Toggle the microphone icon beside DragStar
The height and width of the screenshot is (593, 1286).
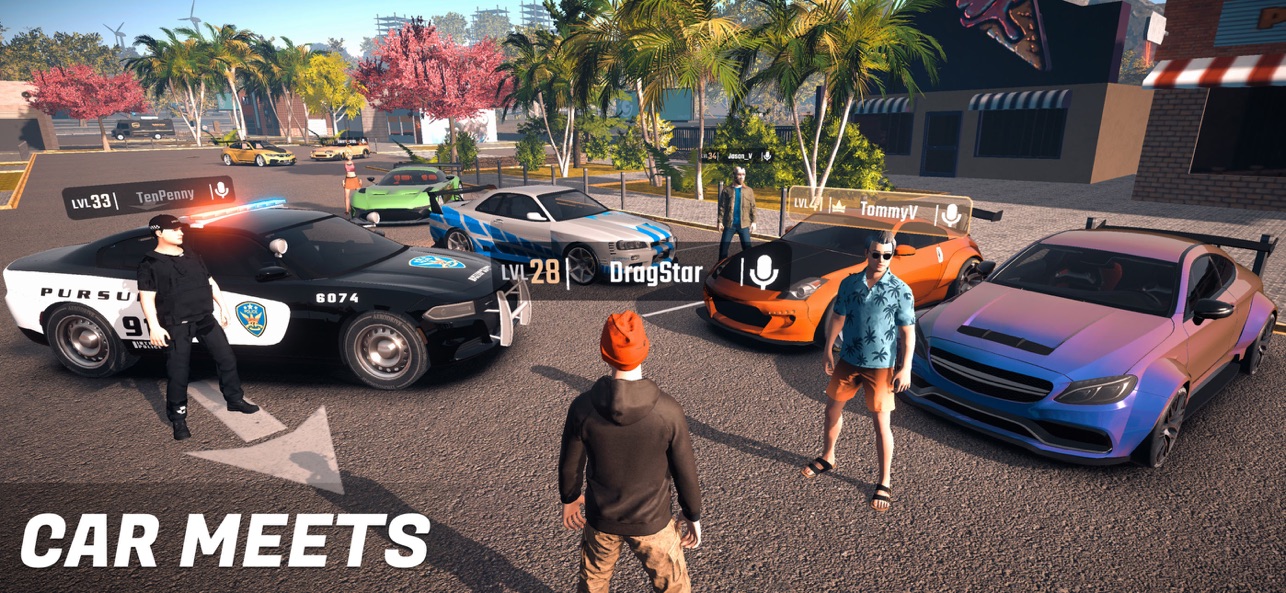[x=764, y=272]
